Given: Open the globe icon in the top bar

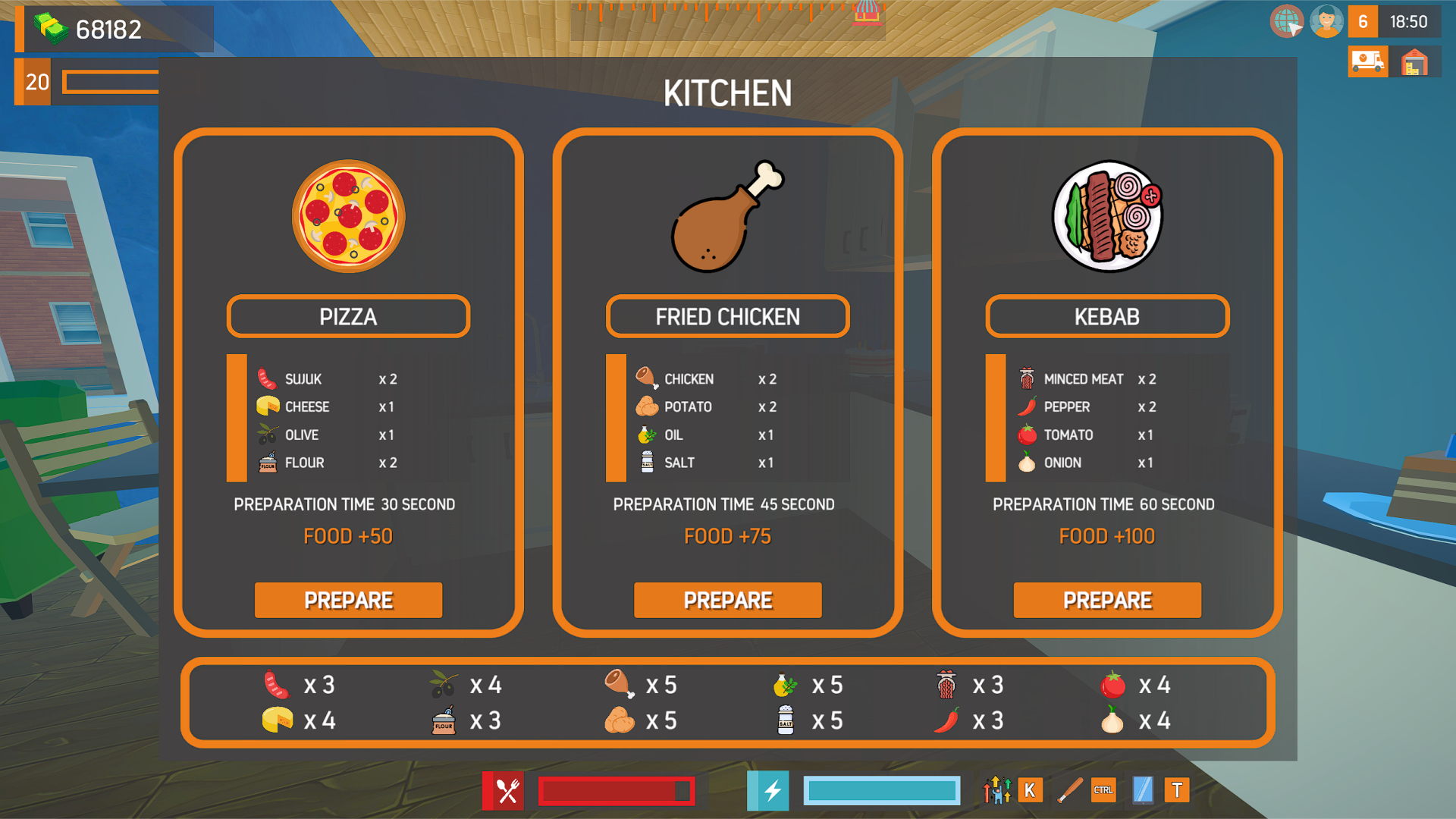Looking at the screenshot, I should [x=1286, y=21].
